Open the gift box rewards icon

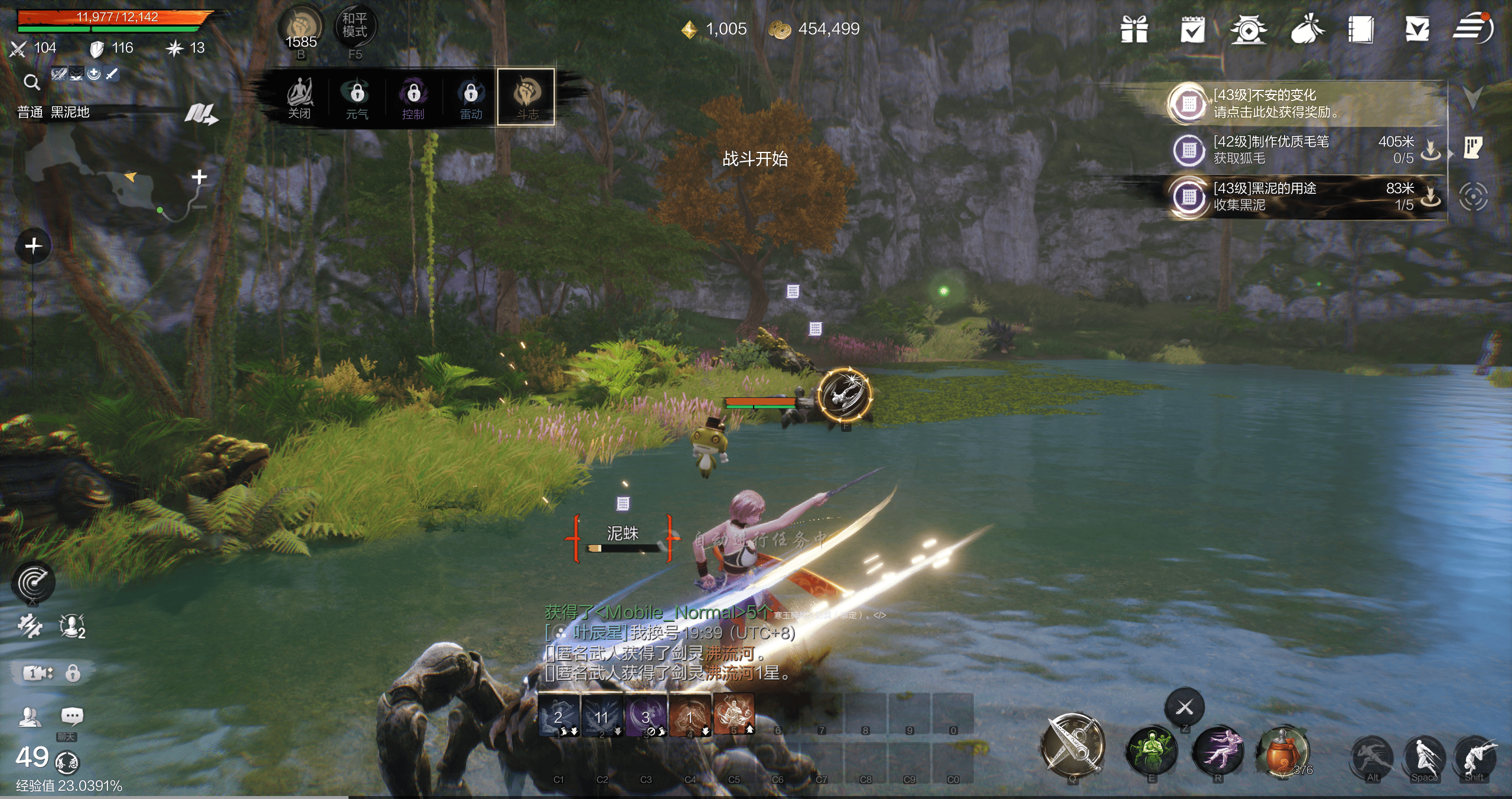point(1134,29)
